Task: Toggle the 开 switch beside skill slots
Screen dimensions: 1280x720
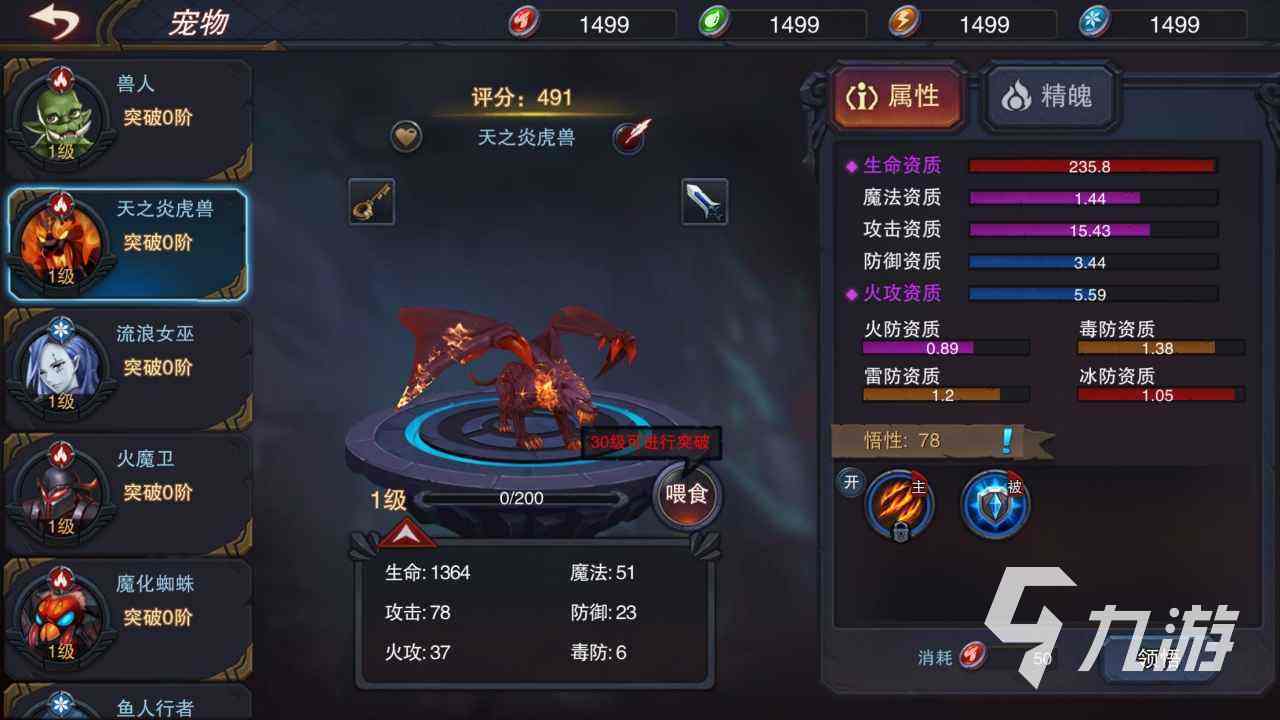Action: 851,482
